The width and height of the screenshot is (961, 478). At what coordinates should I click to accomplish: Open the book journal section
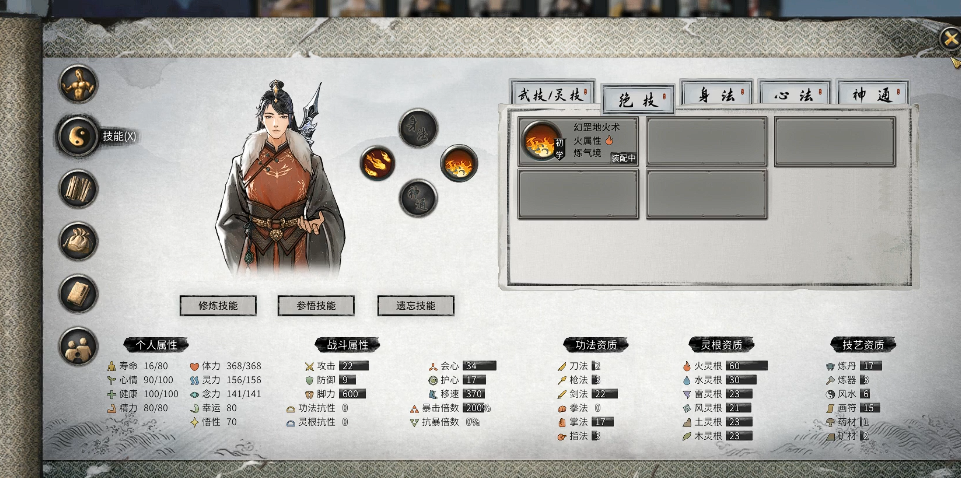pyautogui.click(x=78, y=294)
